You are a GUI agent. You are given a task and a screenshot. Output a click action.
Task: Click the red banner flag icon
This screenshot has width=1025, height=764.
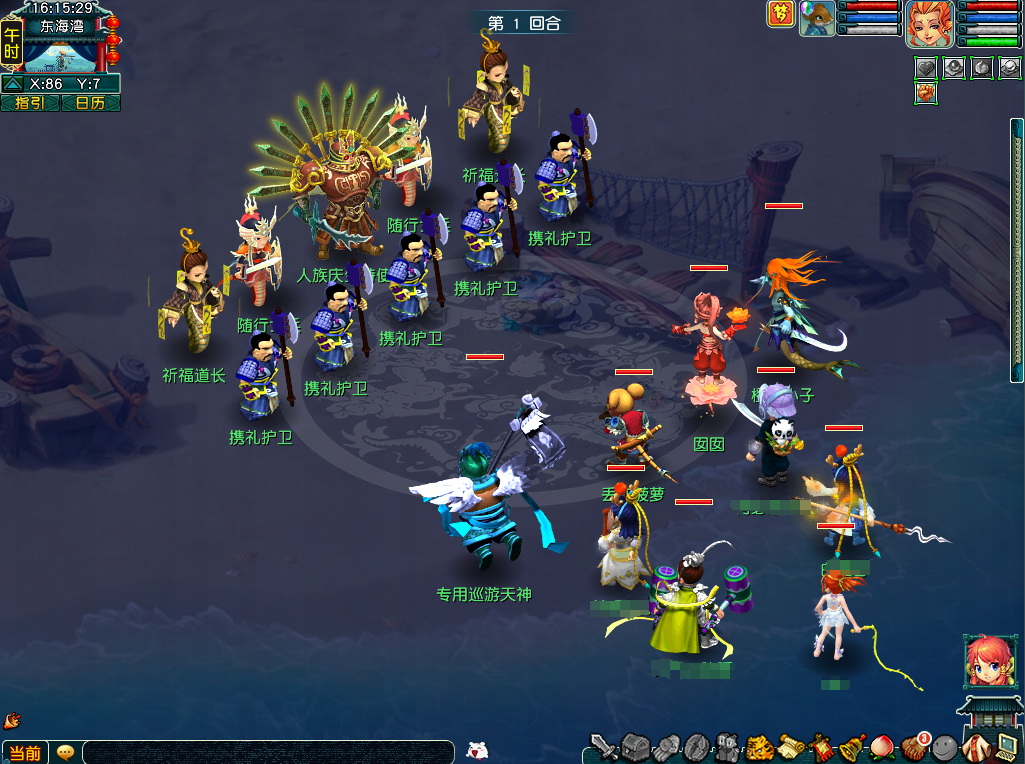tap(822, 746)
